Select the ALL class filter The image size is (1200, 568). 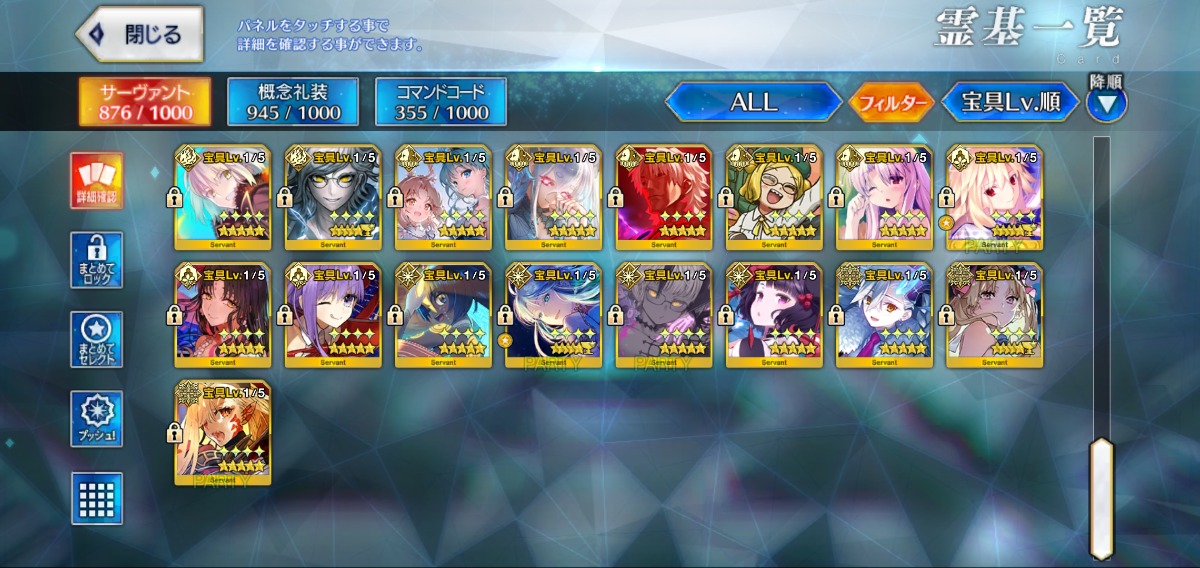(x=754, y=101)
